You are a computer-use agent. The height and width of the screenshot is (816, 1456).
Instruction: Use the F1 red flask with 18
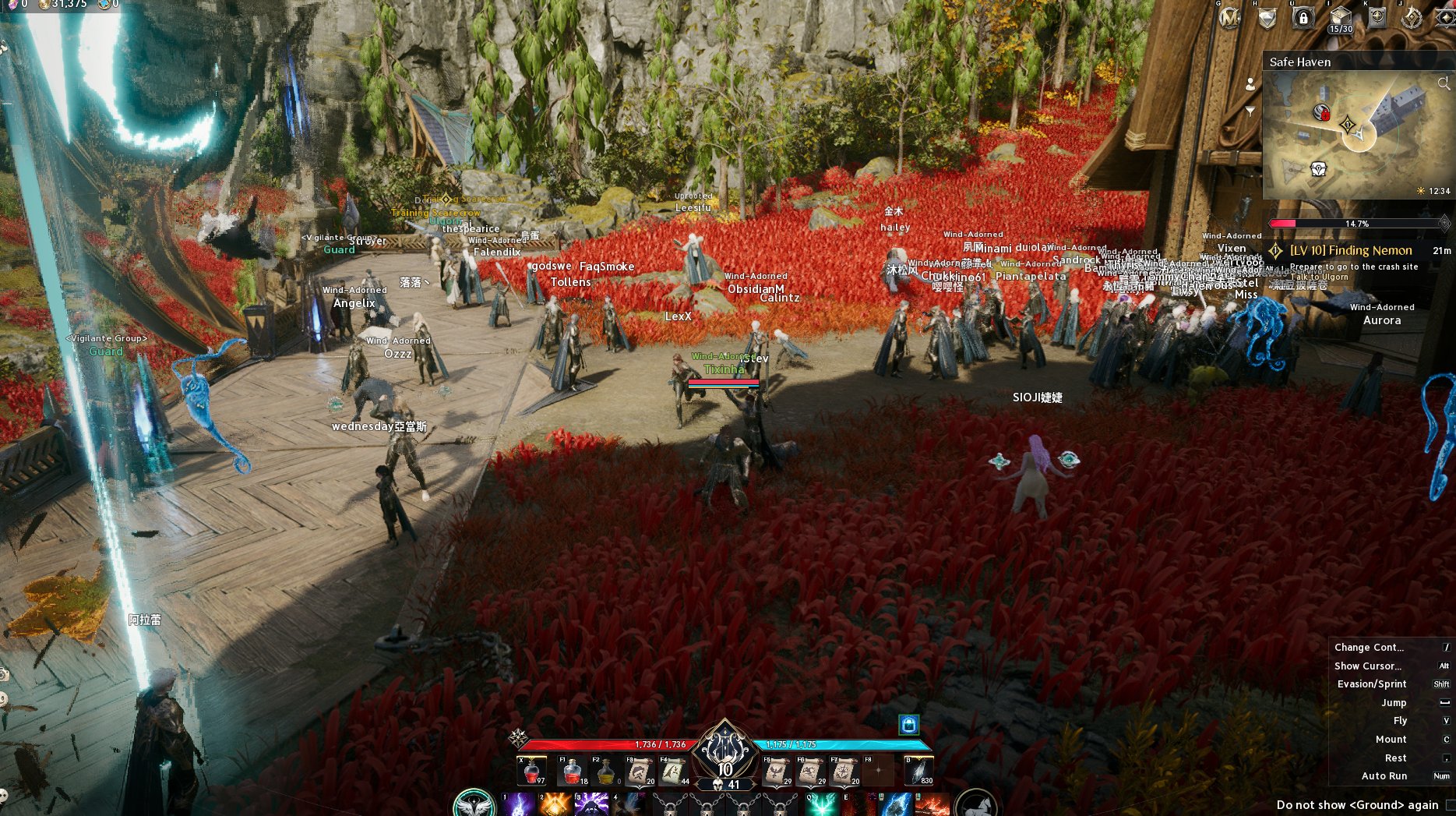(573, 771)
